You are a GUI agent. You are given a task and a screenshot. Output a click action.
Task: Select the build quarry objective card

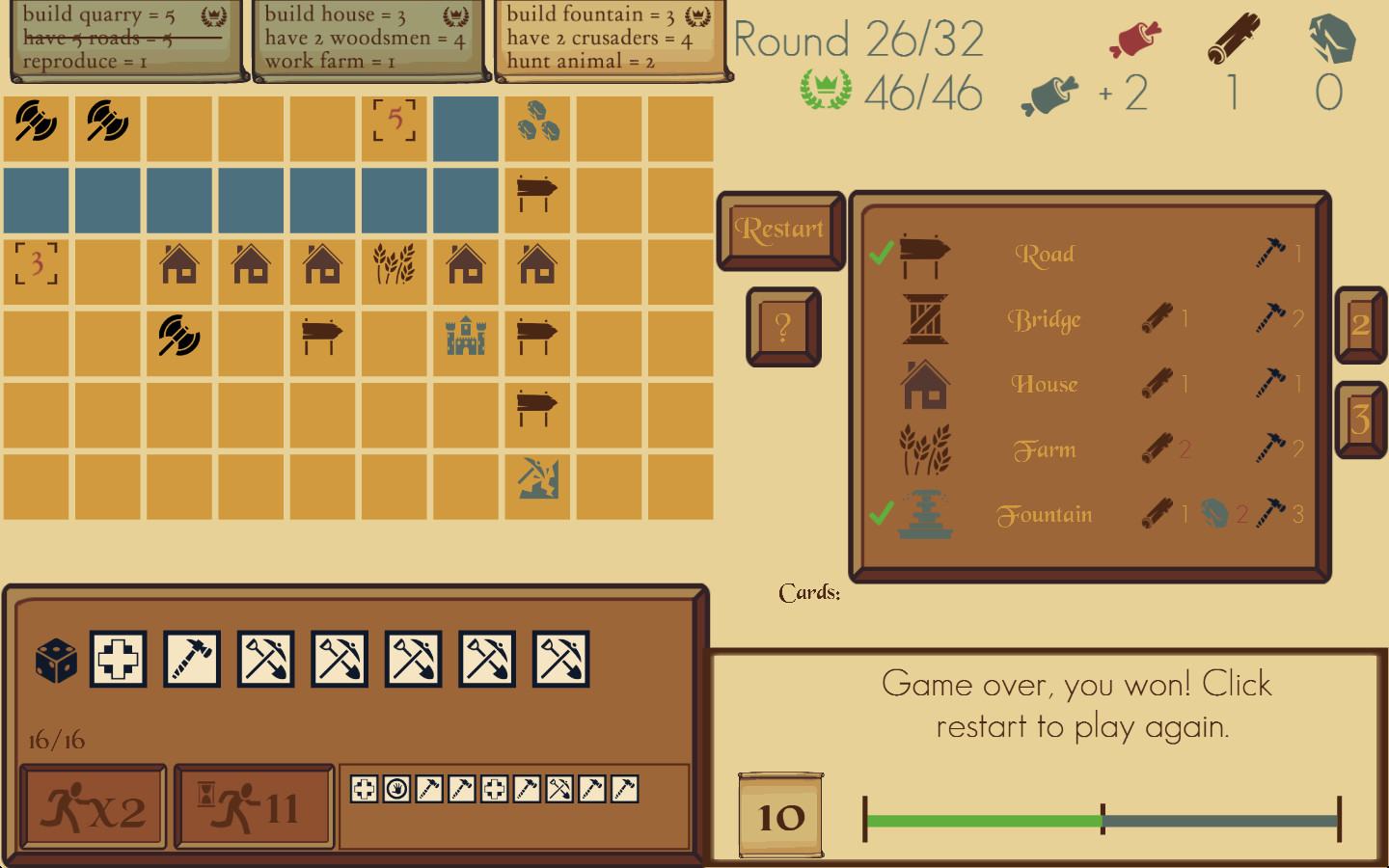pos(123,39)
